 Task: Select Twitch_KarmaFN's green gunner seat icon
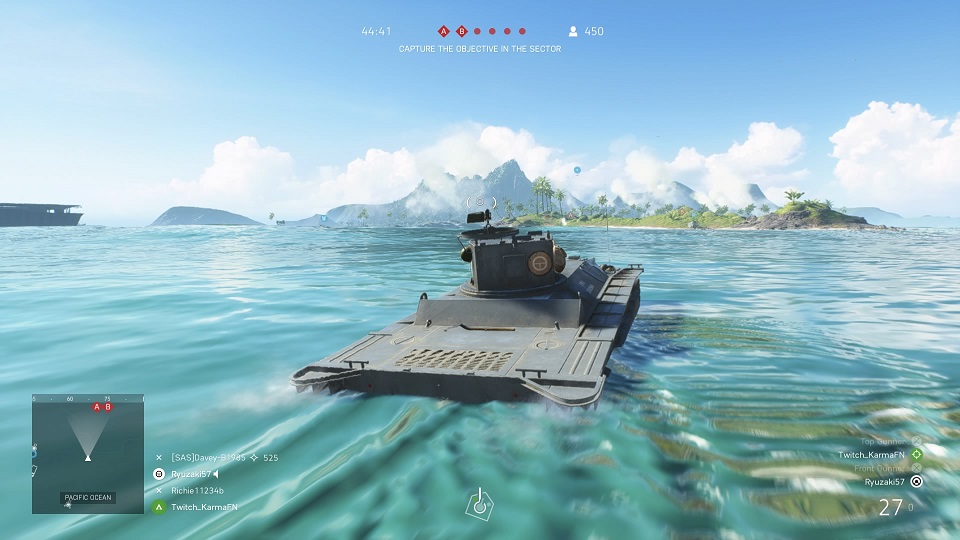[917, 454]
